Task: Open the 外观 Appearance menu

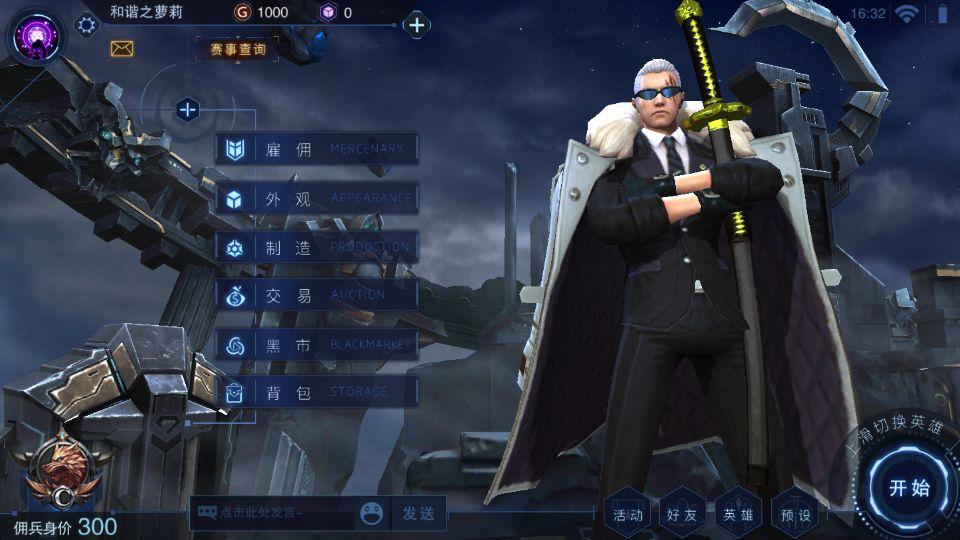Action: pos(316,198)
